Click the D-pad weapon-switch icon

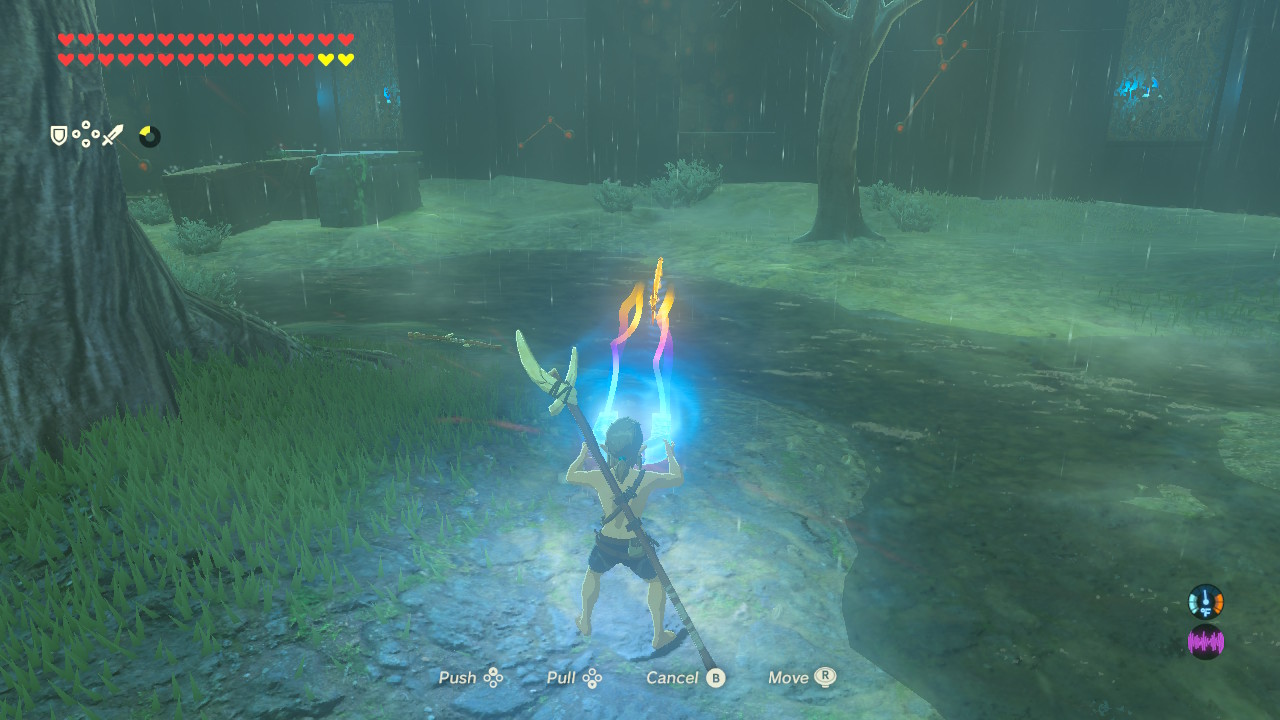[x=85, y=133]
